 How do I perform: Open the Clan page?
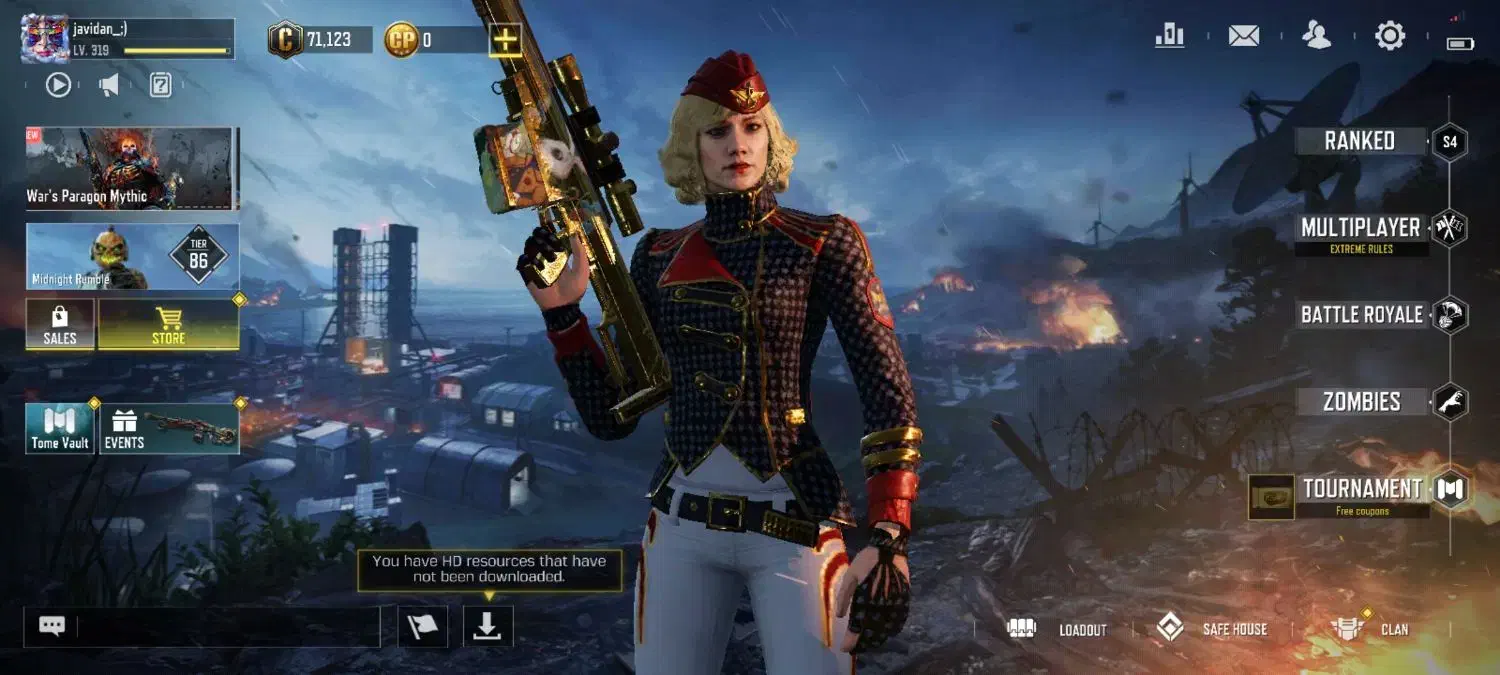pyautogui.click(x=1371, y=629)
